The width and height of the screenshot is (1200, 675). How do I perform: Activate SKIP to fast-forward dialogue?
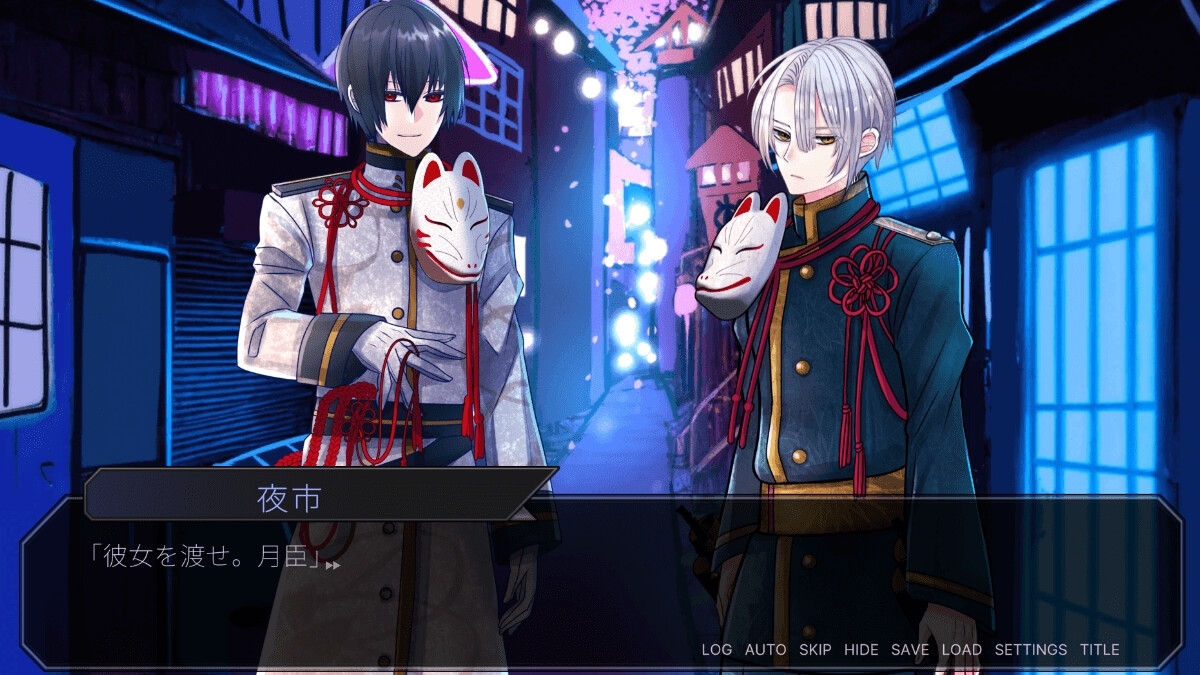(815, 650)
